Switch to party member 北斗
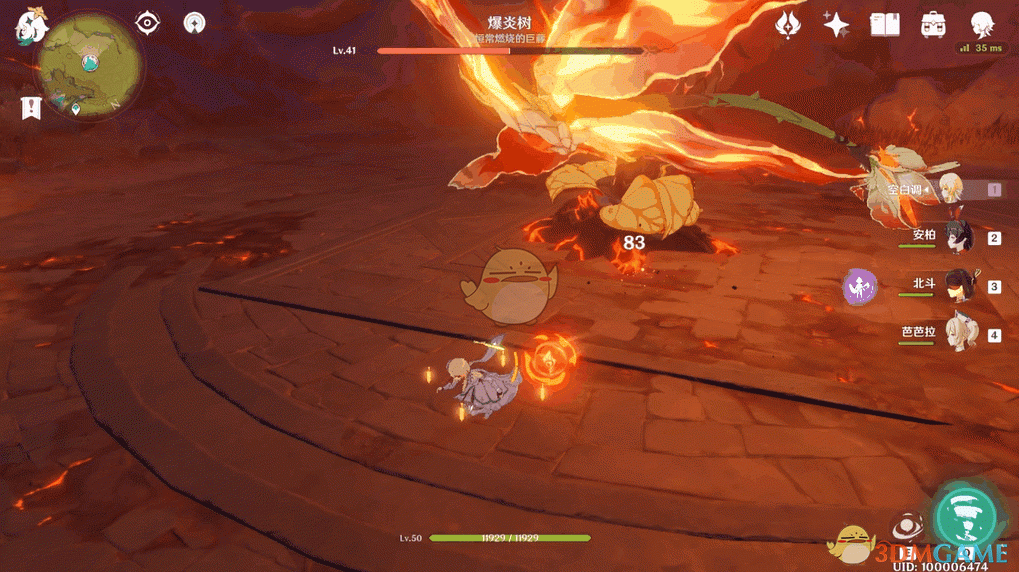Screen dimensions: 1019x572 pos(958,286)
